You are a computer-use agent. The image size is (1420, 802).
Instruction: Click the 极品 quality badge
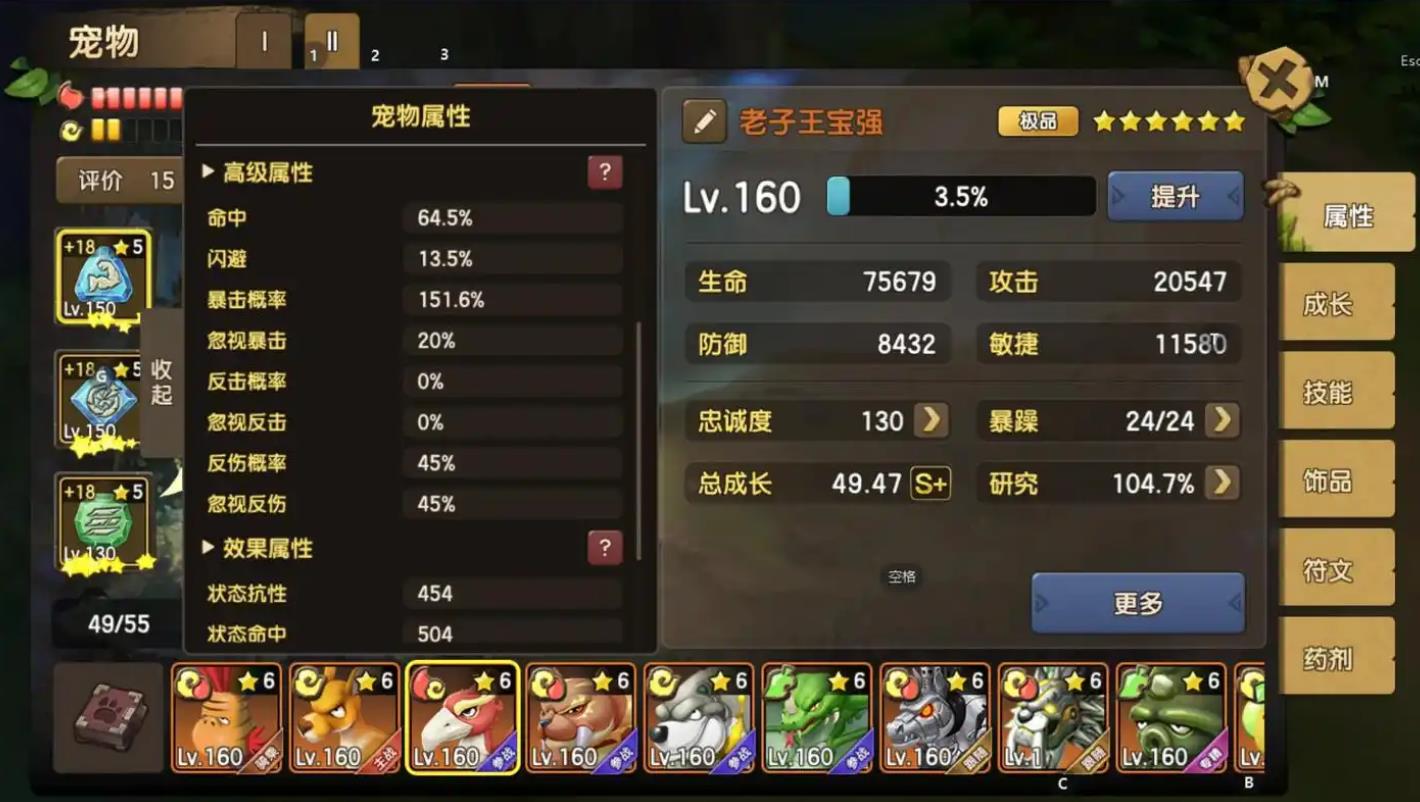[x=1037, y=120]
